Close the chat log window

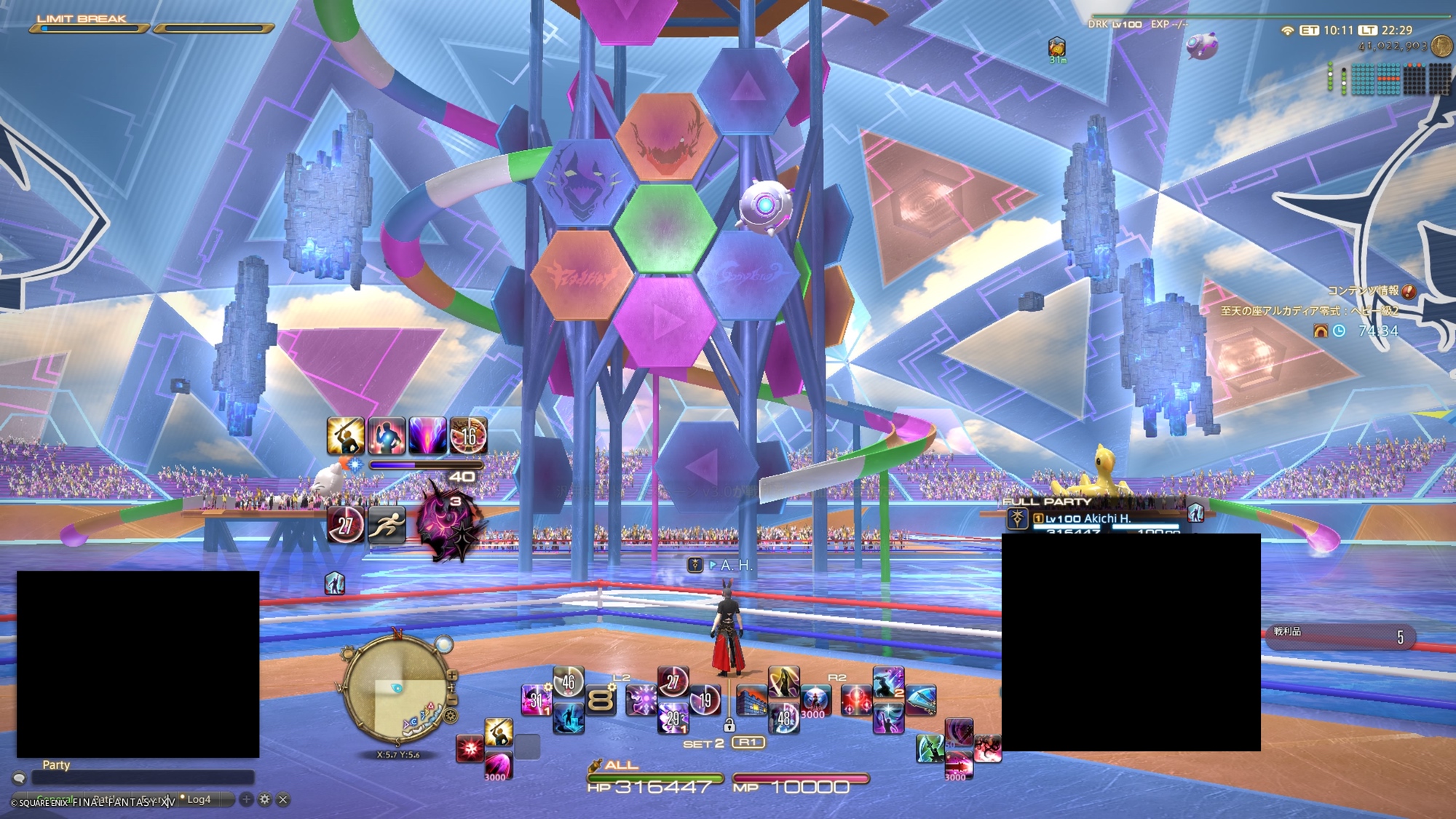(283, 799)
